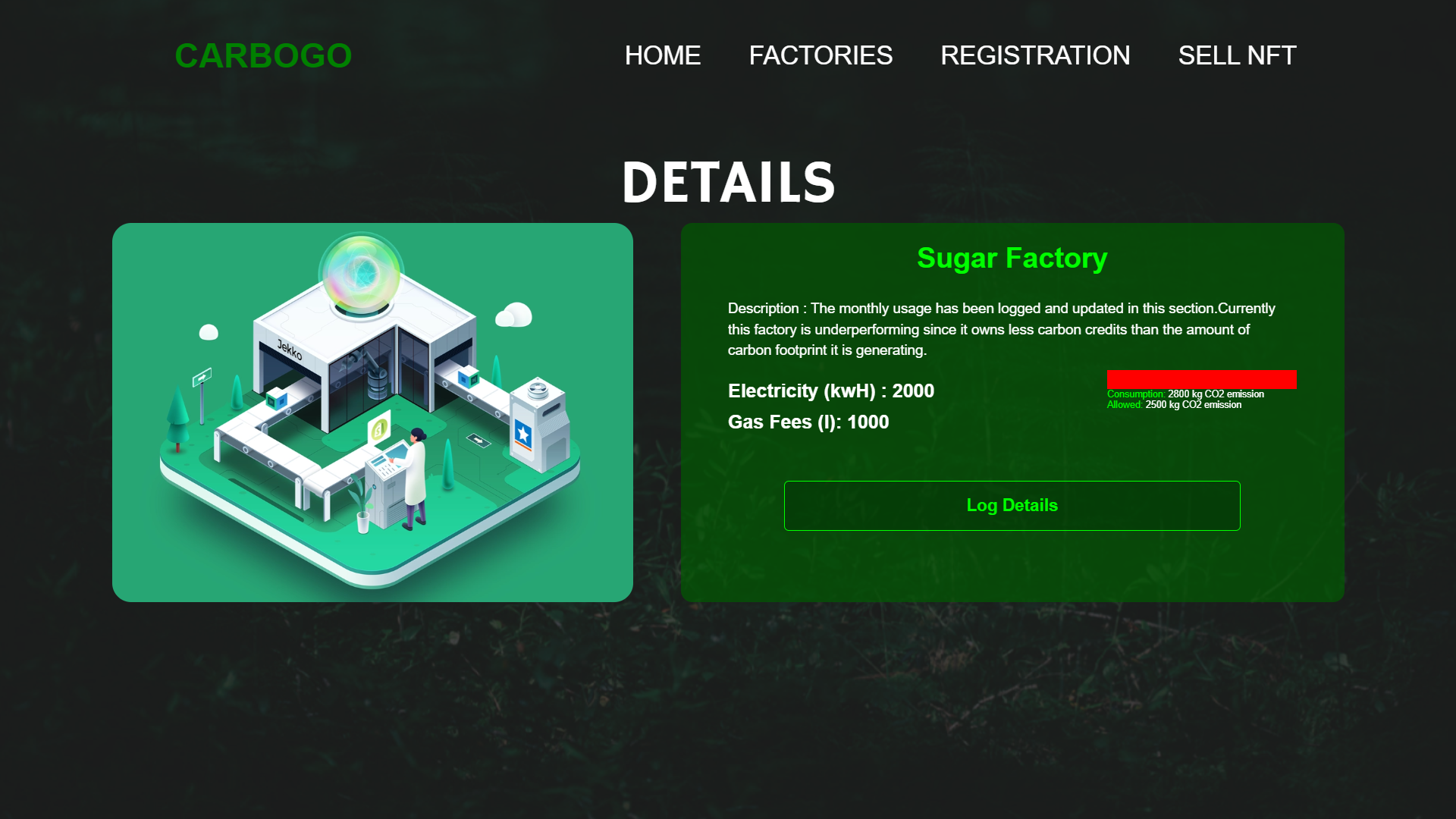Click the CARBOGO logo

(263, 55)
